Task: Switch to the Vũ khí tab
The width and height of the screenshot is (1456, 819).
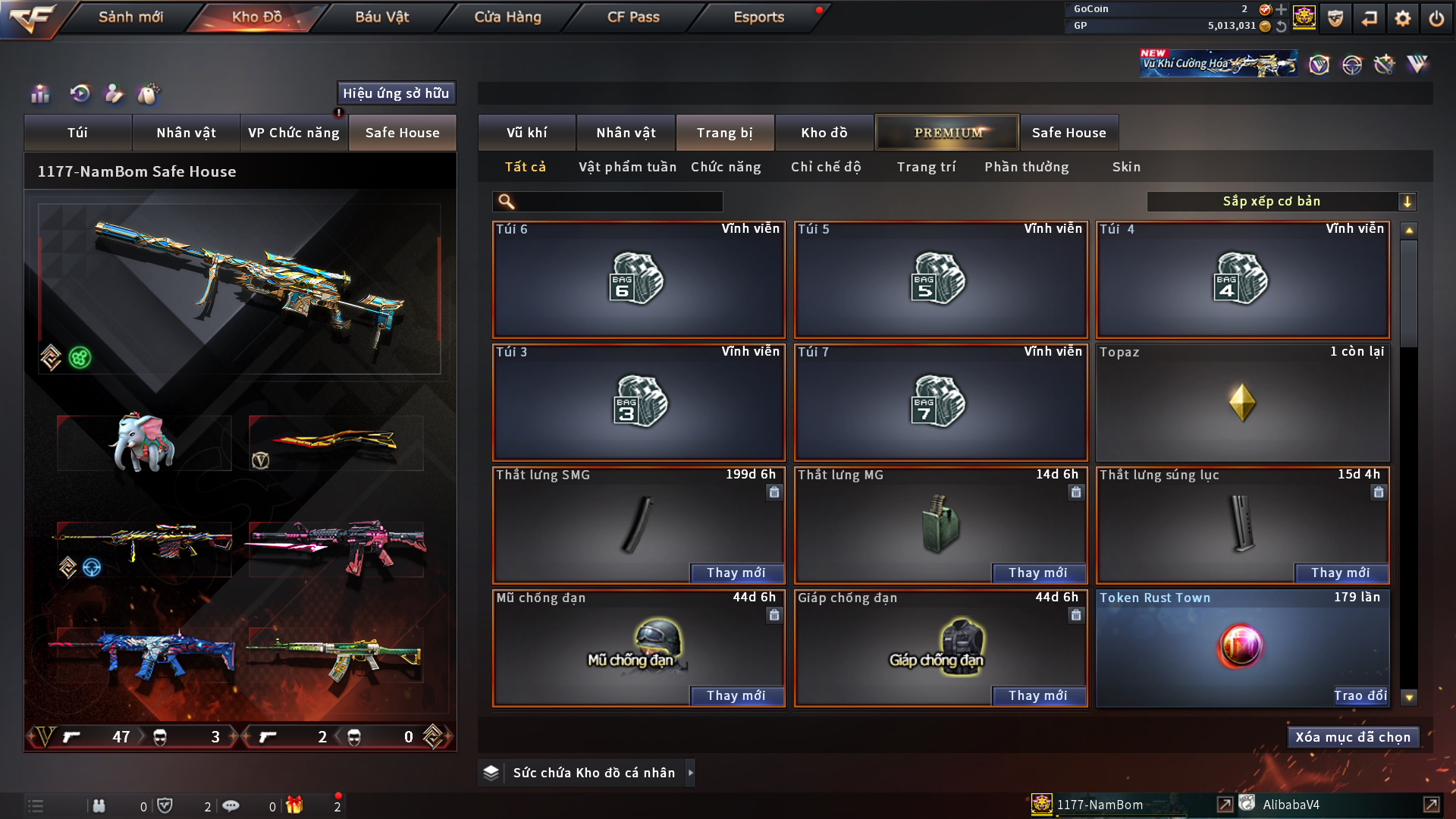Action: (x=526, y=133)
